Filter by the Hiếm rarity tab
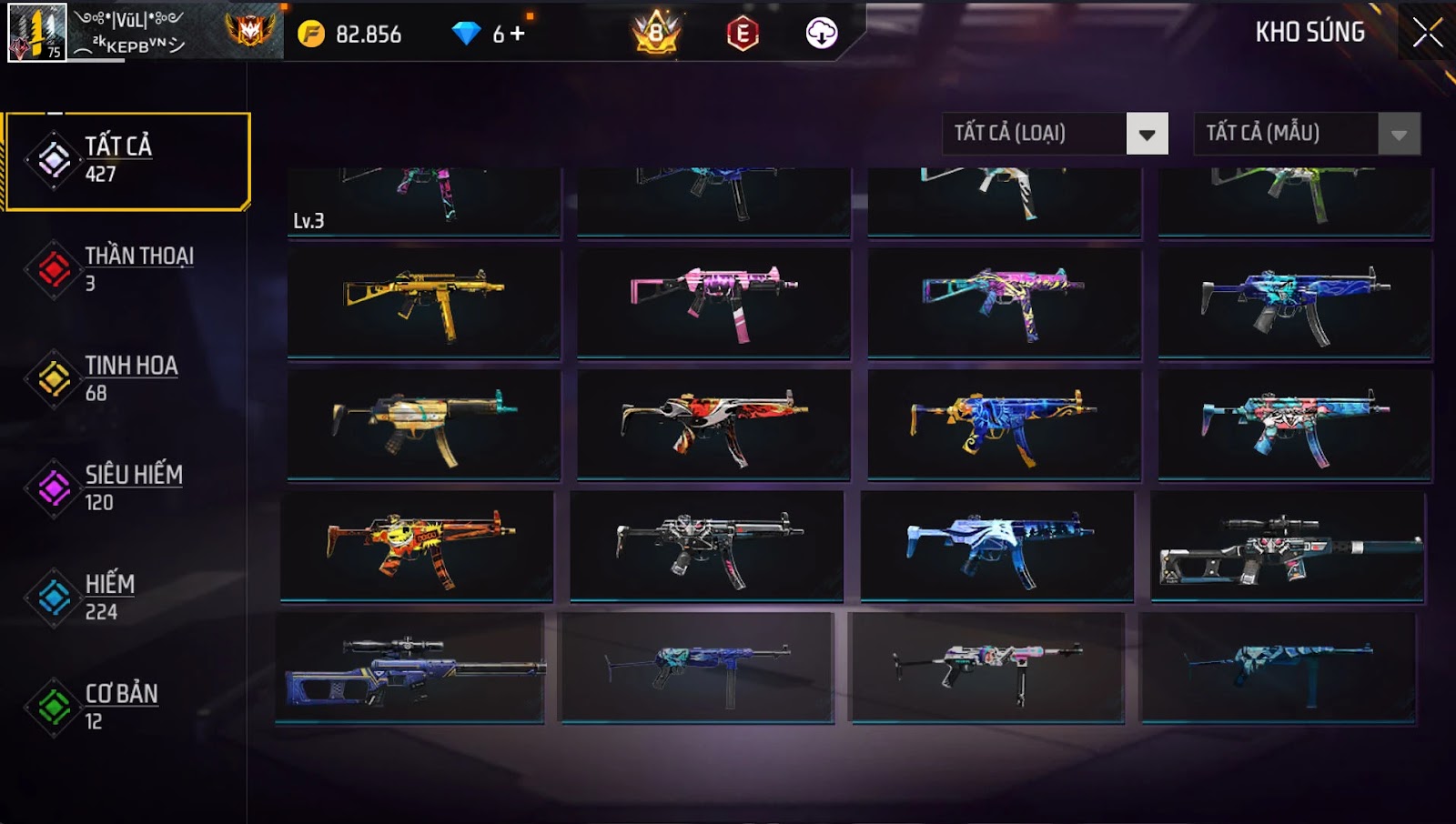1456x824 pixels. (x=127, y=597)
